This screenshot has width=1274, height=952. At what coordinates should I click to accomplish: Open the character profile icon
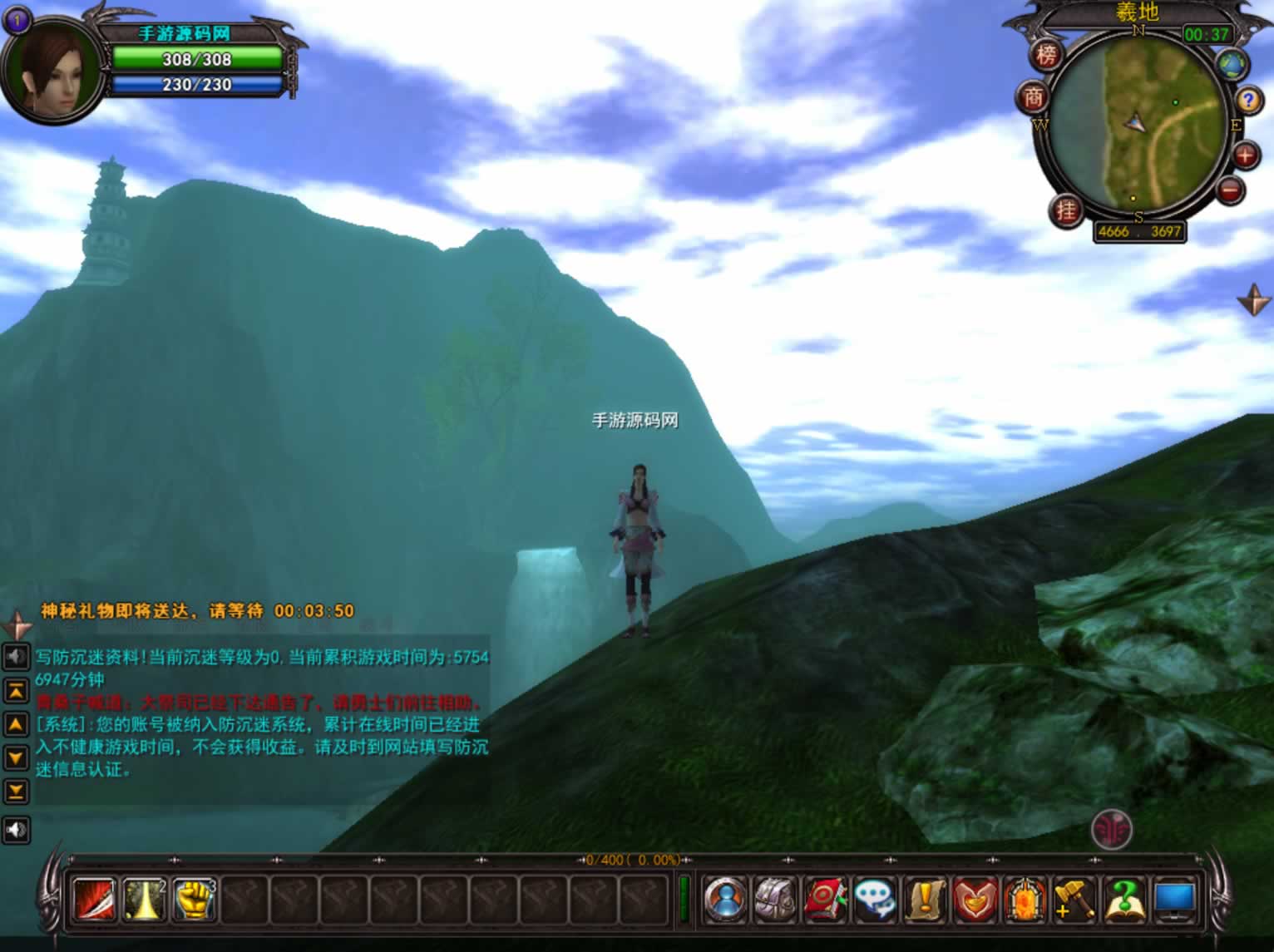726,900
